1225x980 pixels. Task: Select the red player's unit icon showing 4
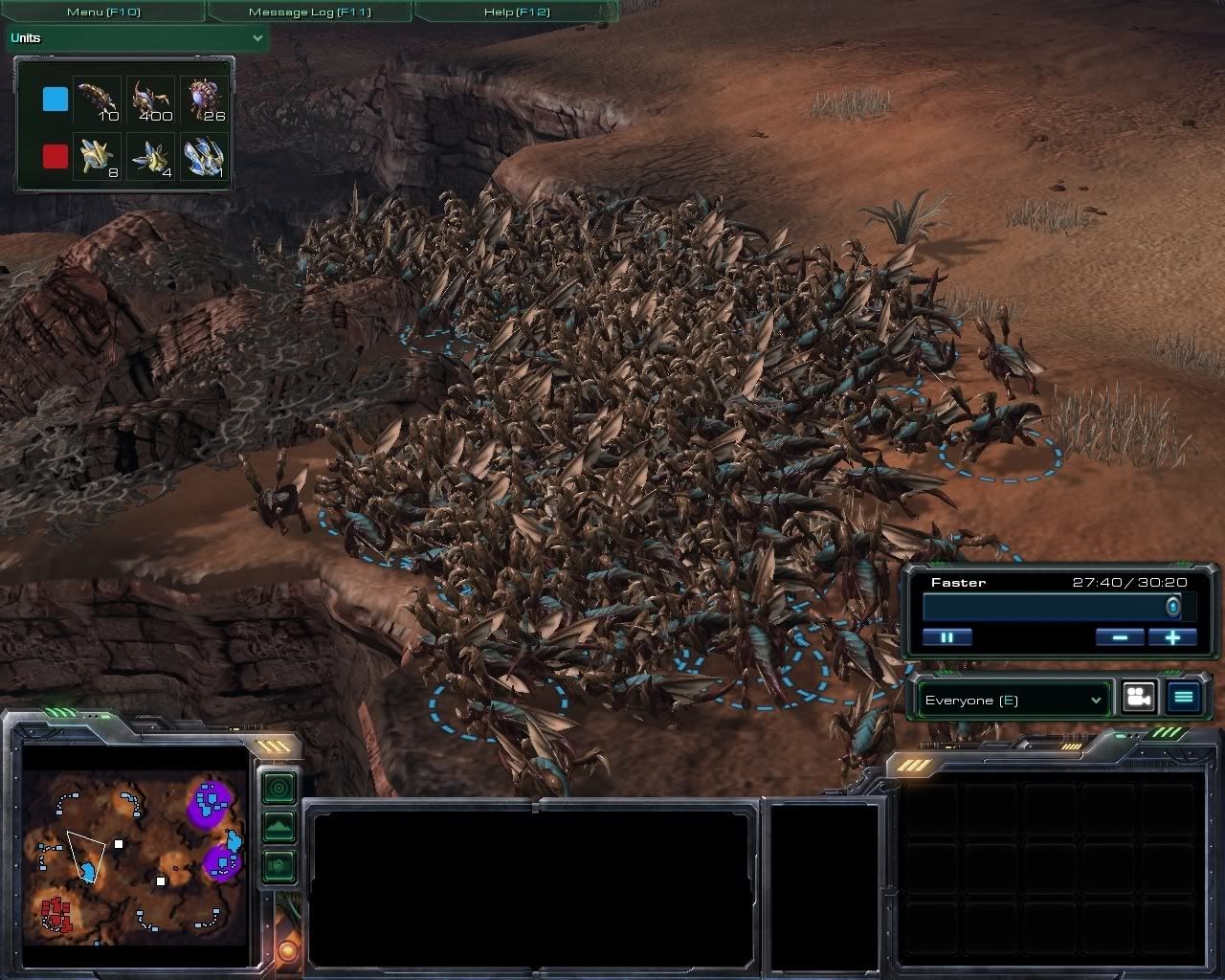pos(150,156)
